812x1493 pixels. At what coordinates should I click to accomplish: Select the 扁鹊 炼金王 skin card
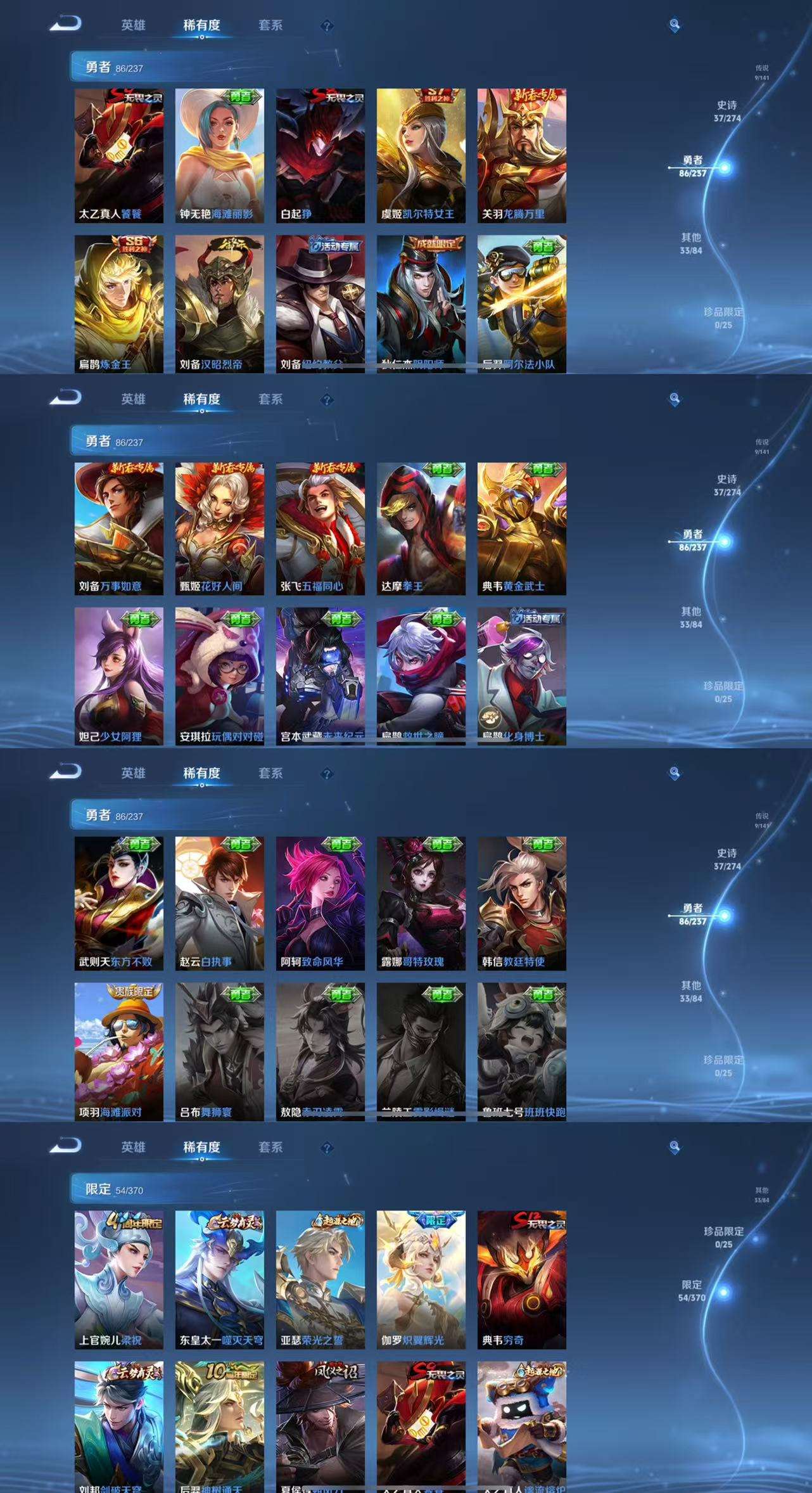(118, 304)
